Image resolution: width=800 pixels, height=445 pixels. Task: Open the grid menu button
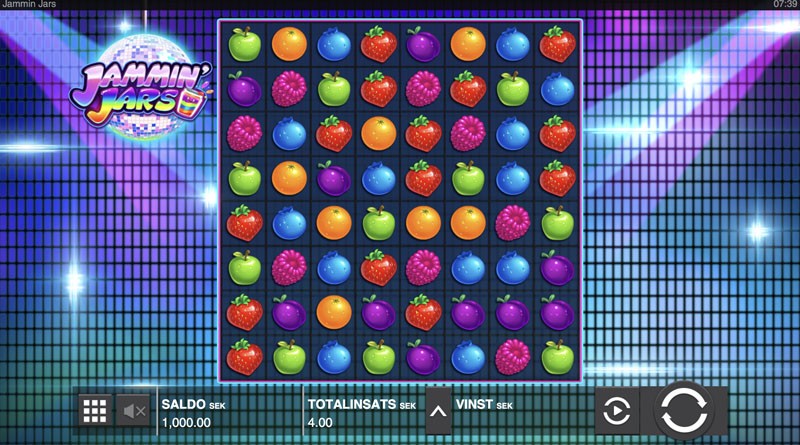tap(95, 409)
